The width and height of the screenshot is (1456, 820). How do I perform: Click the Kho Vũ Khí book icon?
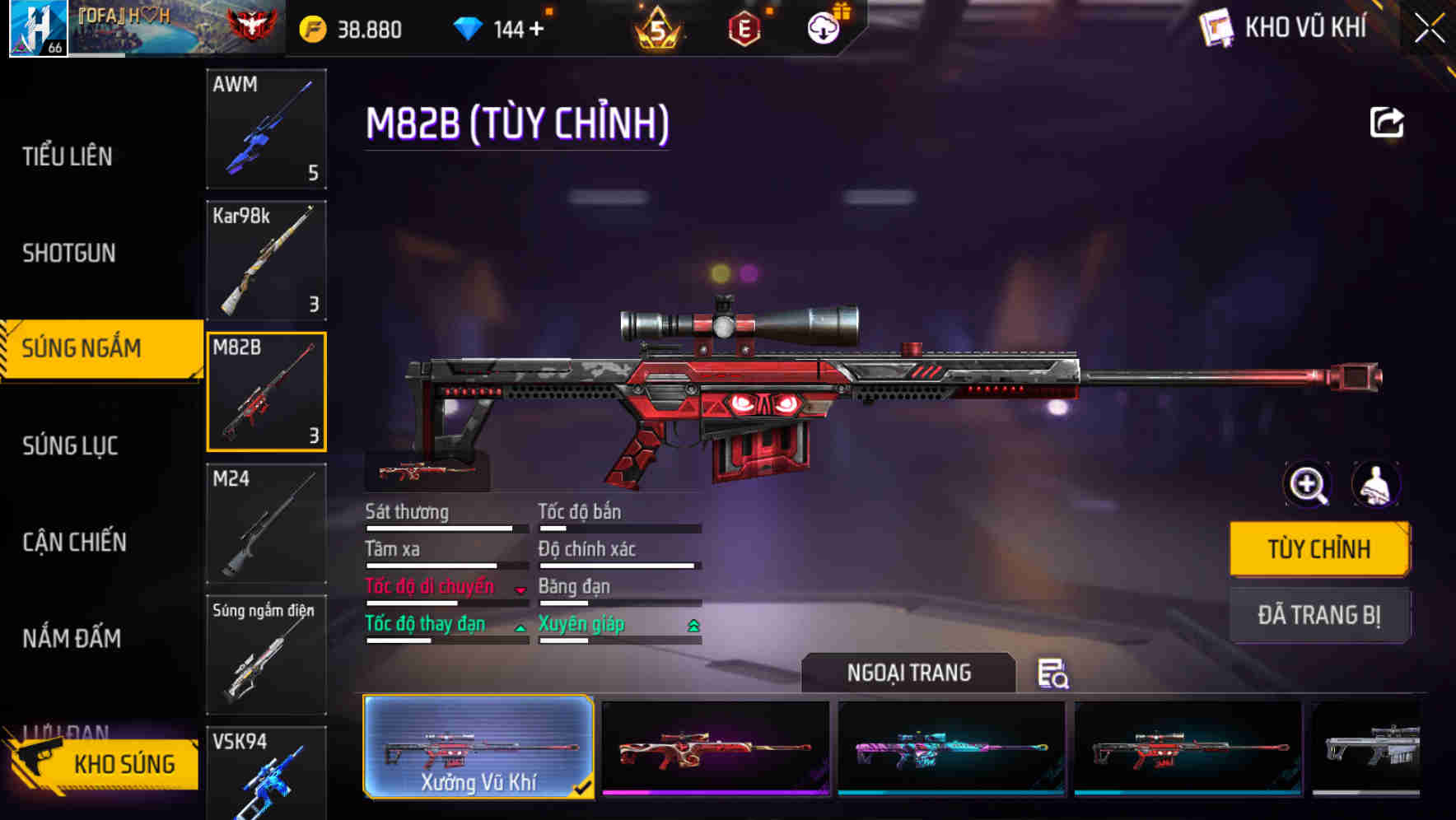[x=1215, y=26]
